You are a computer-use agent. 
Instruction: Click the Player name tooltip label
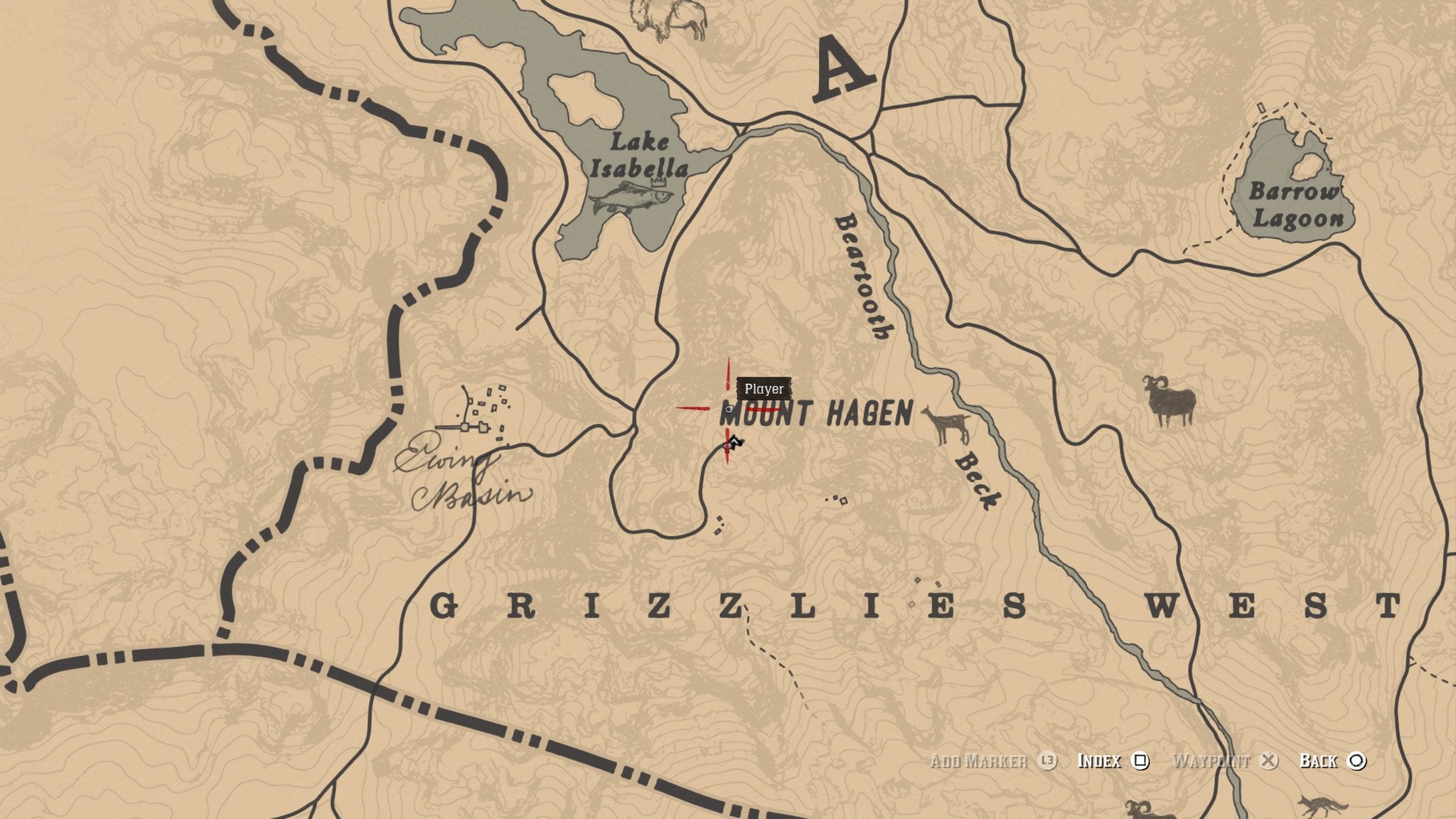[764, 389]
